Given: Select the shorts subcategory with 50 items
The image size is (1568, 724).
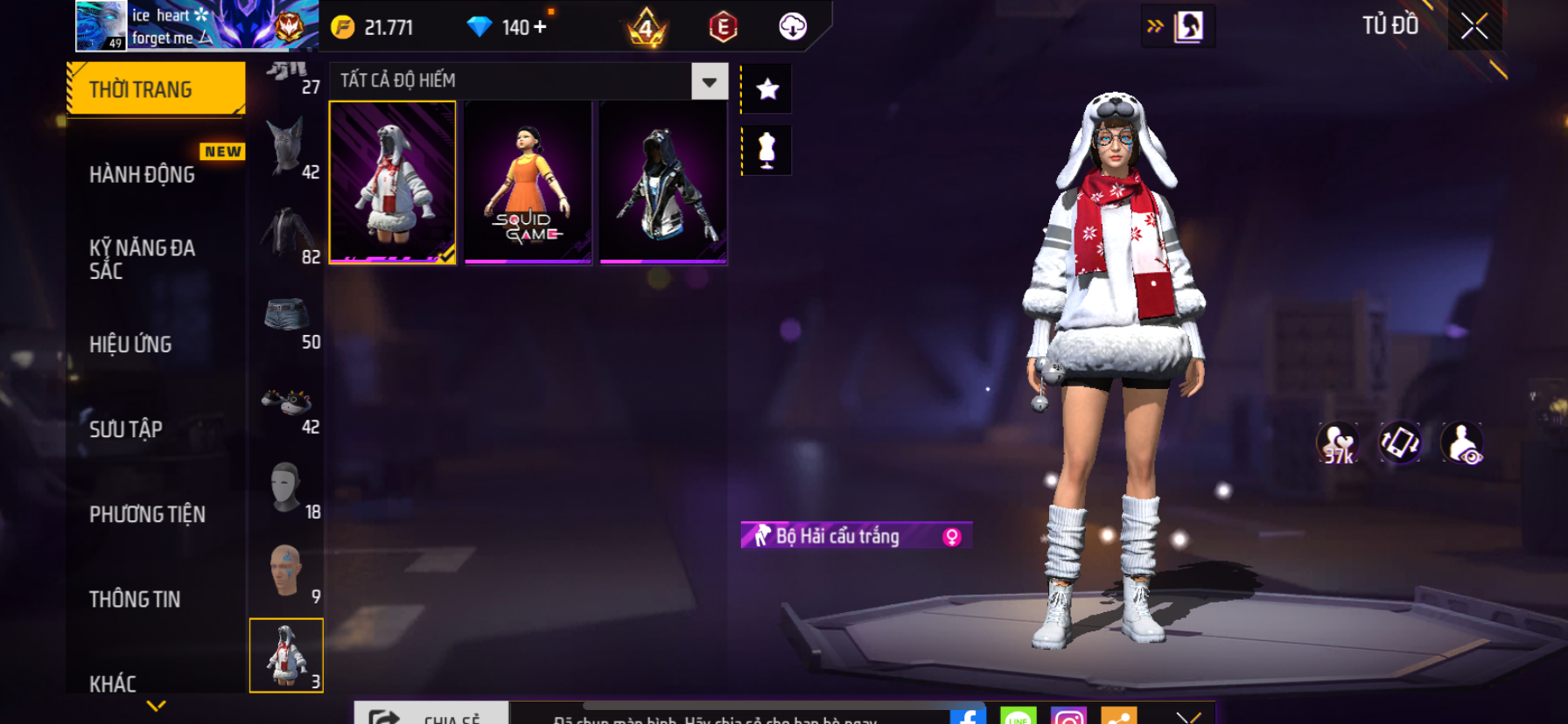Looking at the screenshot, I should (x=287, y=319).
